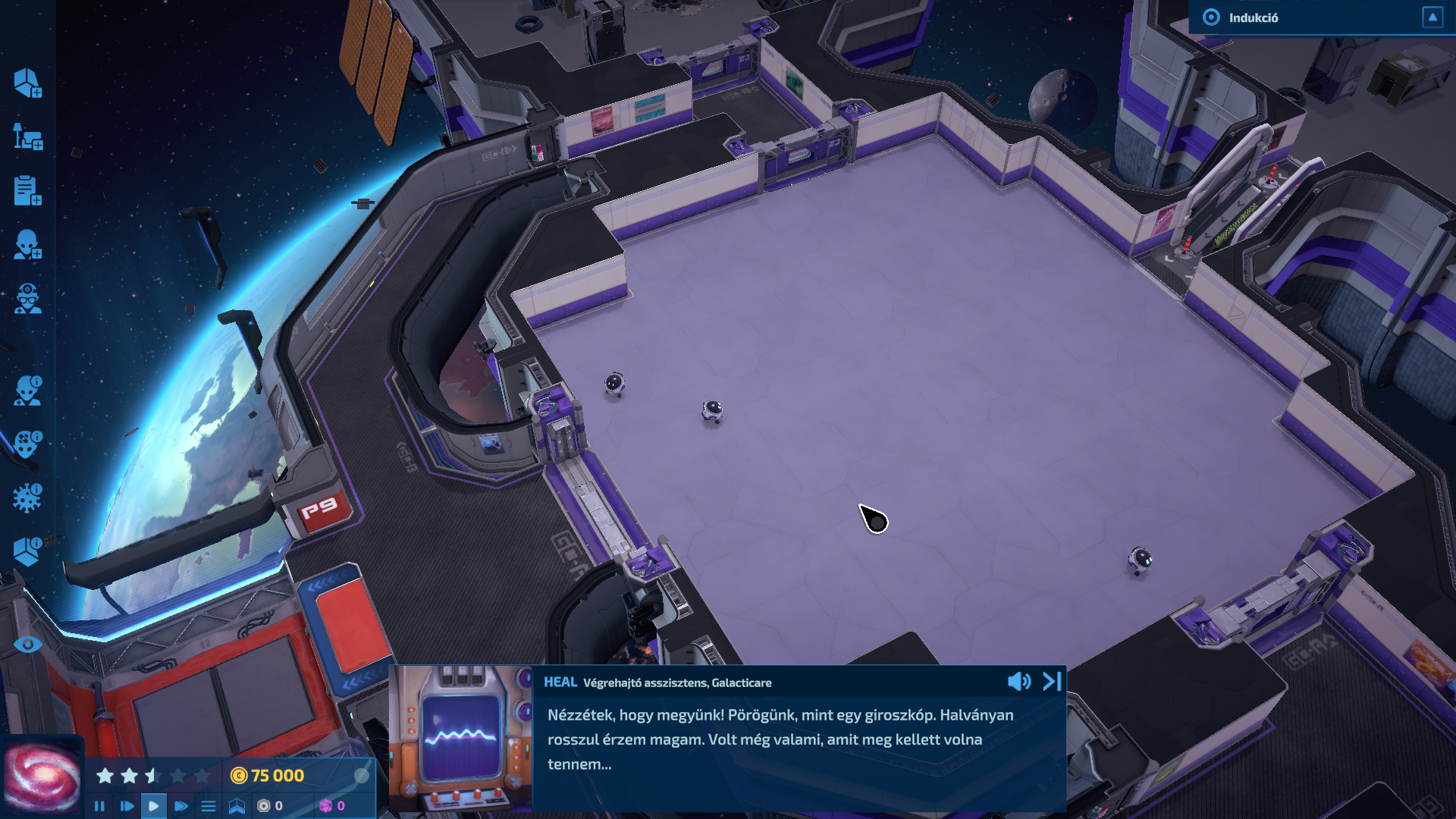This screenshot has width=1456, height=819.
Task: Open the build room tool
Action: click(27, 83)
